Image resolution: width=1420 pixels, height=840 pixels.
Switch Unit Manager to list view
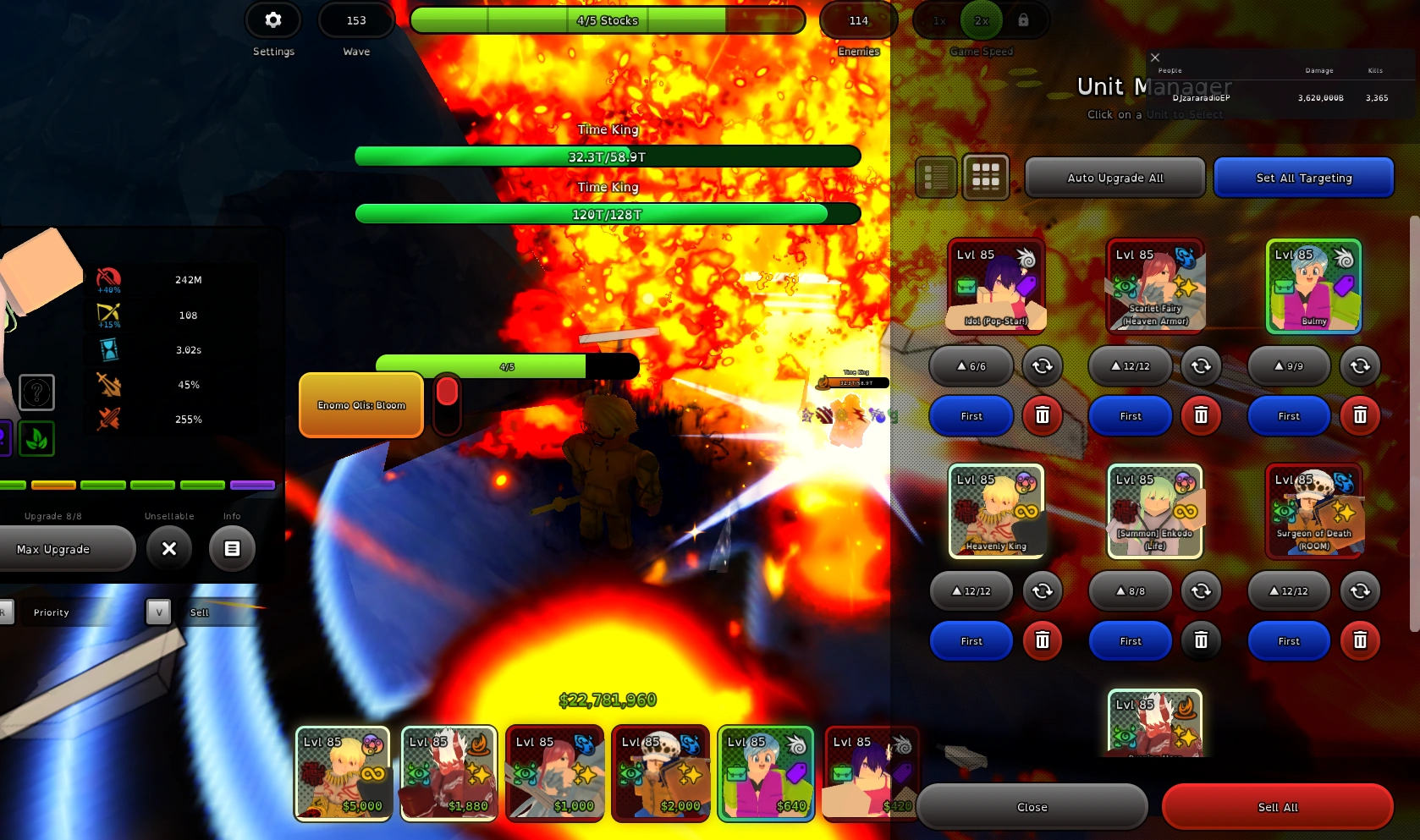935,177
